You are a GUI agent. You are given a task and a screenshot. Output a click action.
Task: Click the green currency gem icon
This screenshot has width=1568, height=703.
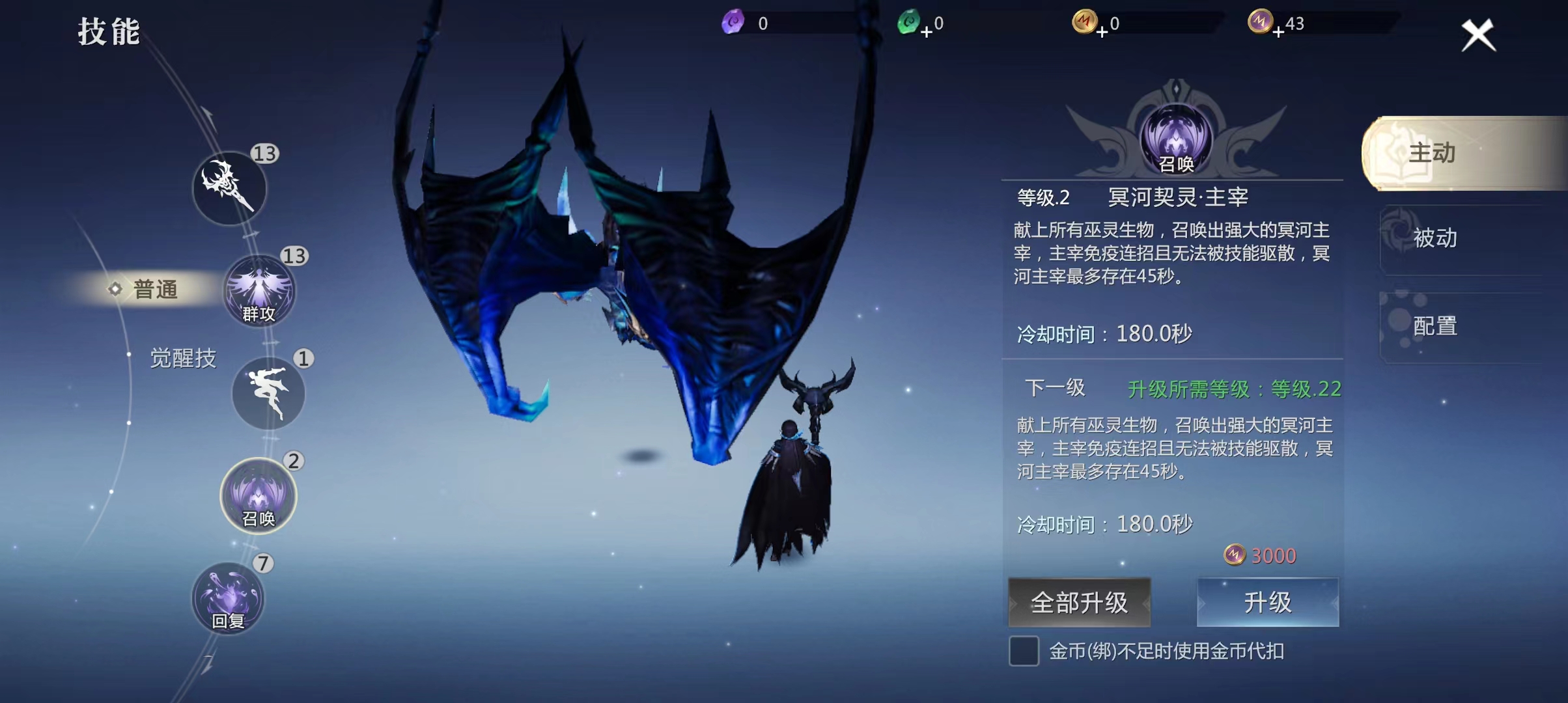[910, 22]
